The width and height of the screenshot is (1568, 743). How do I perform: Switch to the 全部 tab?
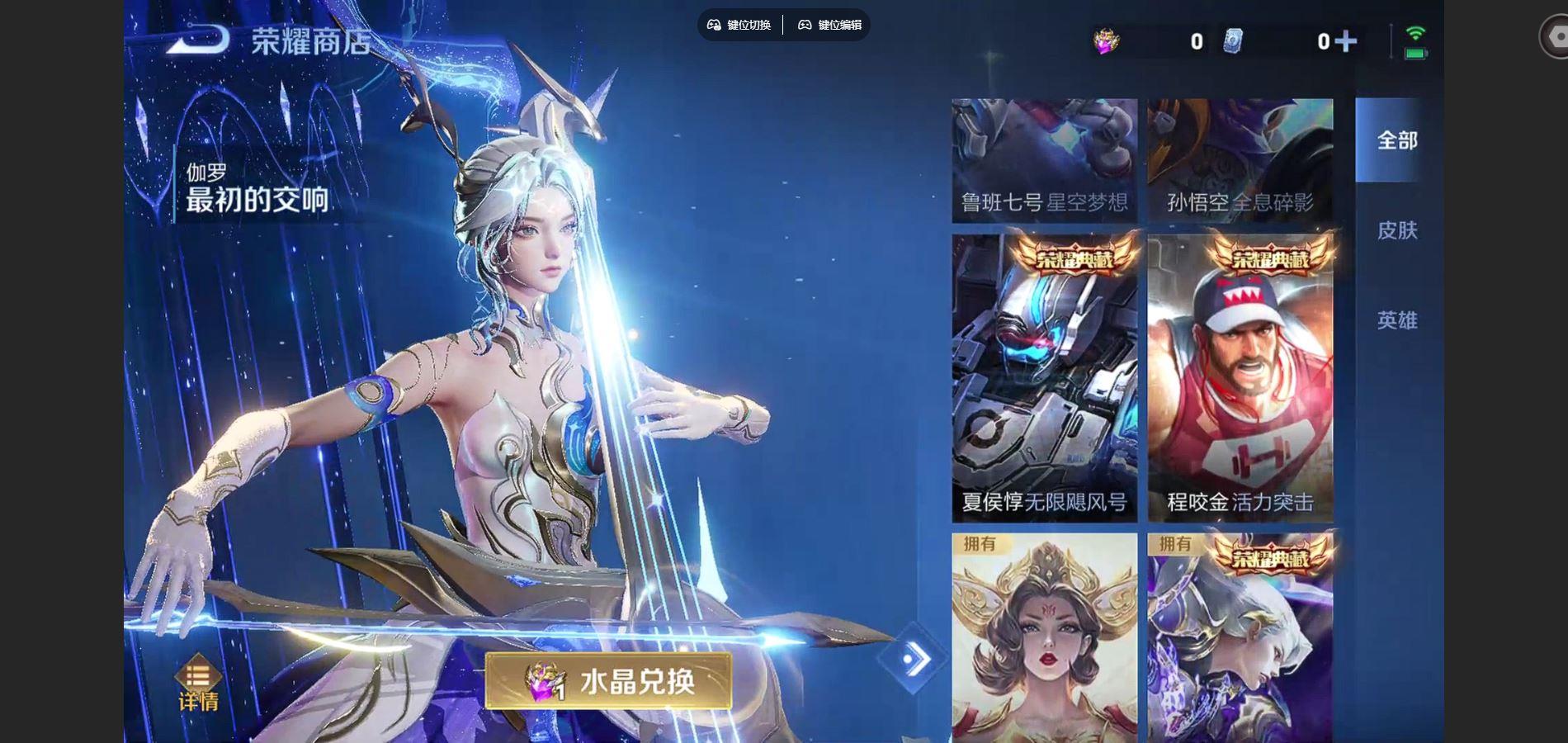tap(1396, 140)
